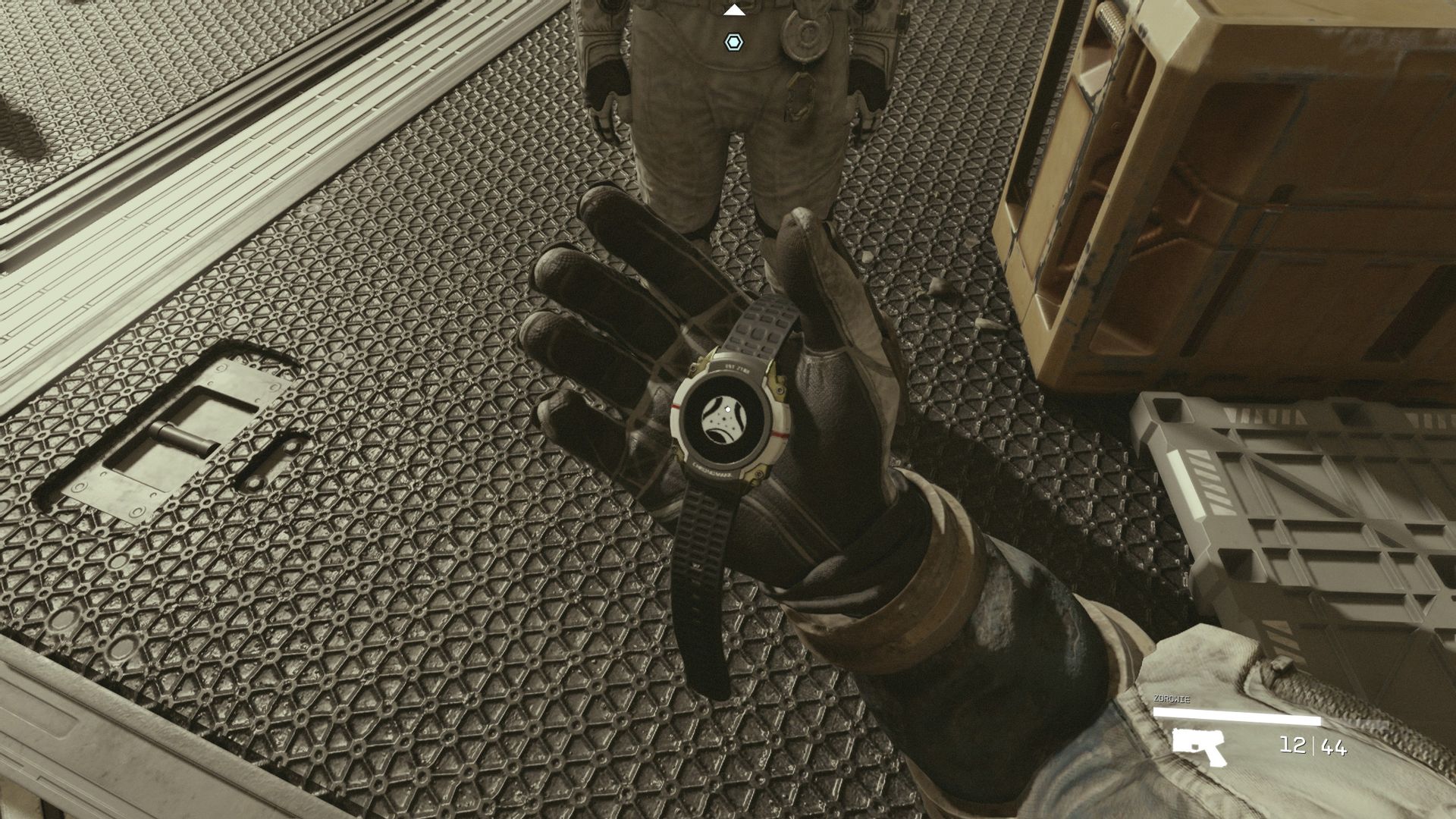Viewport: 1456px width, 819px height.
Task: Select the equipped pistol weapon icon
Action: tap(1199, 747)
